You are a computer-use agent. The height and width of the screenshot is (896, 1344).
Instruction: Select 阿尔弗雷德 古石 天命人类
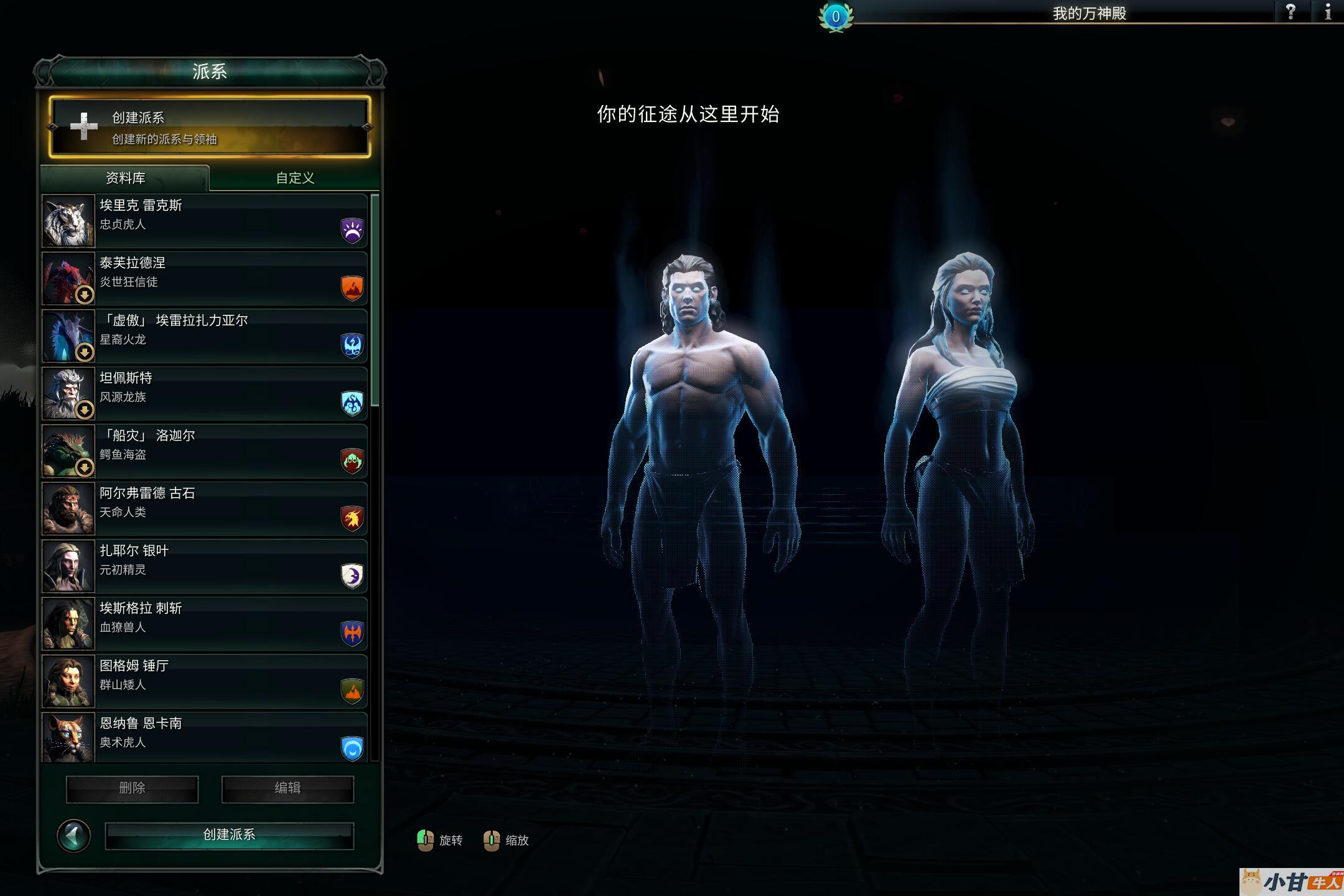tap(205, 508)
